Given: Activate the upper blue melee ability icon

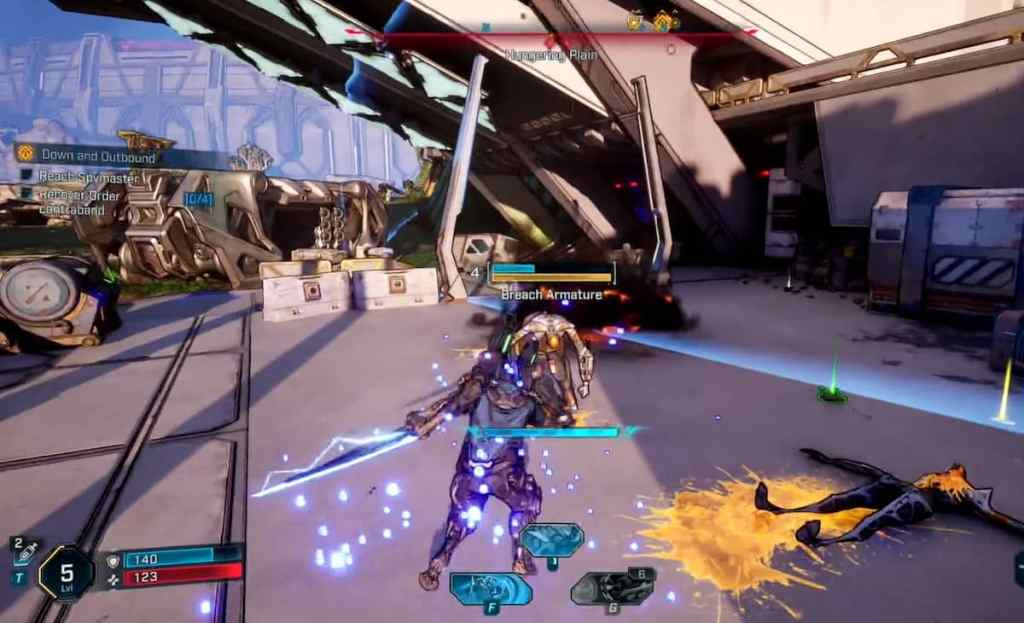Looking at the screenshot, I should (552, 540).
